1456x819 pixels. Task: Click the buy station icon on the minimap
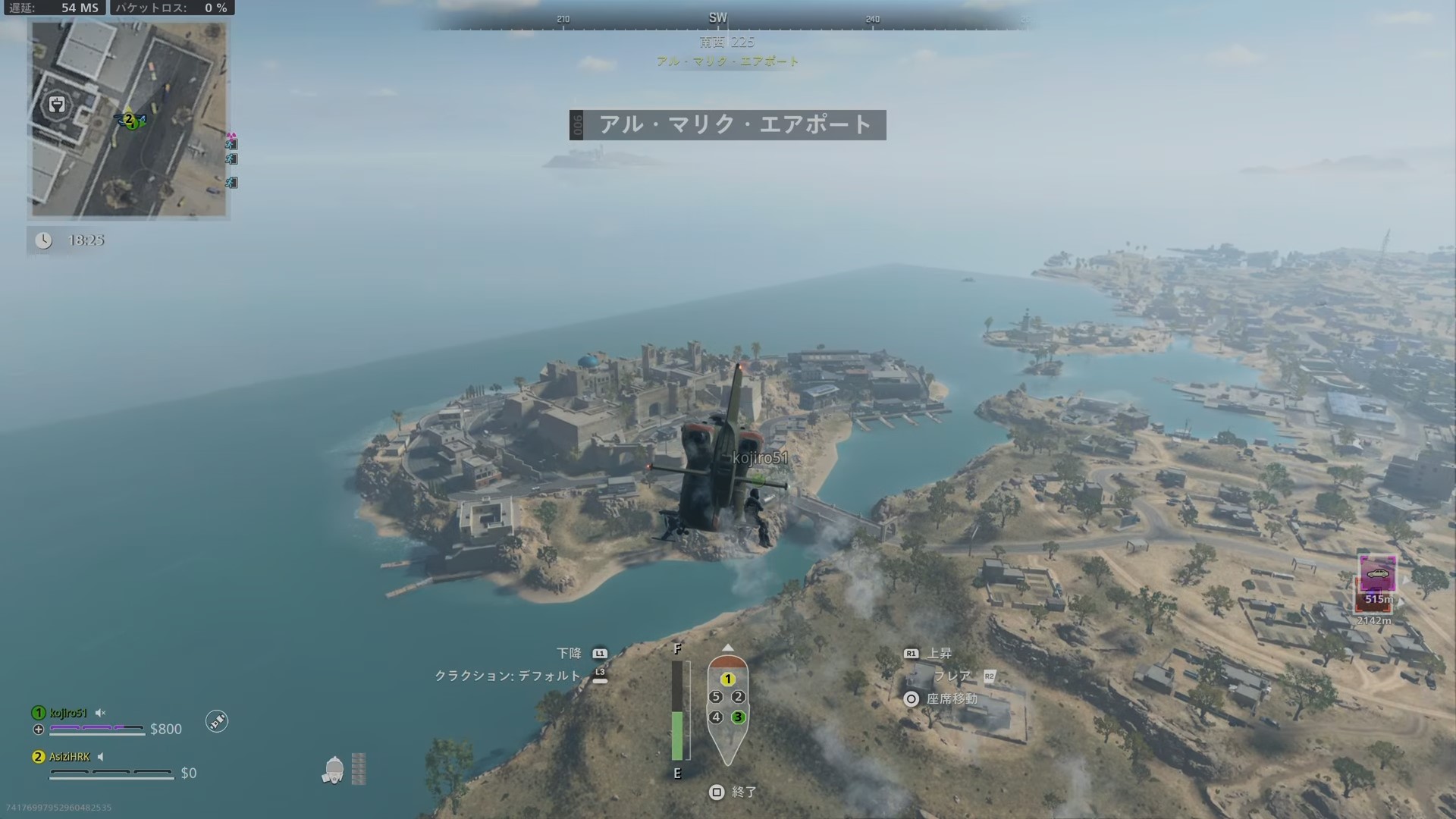(x=58, y=105)
